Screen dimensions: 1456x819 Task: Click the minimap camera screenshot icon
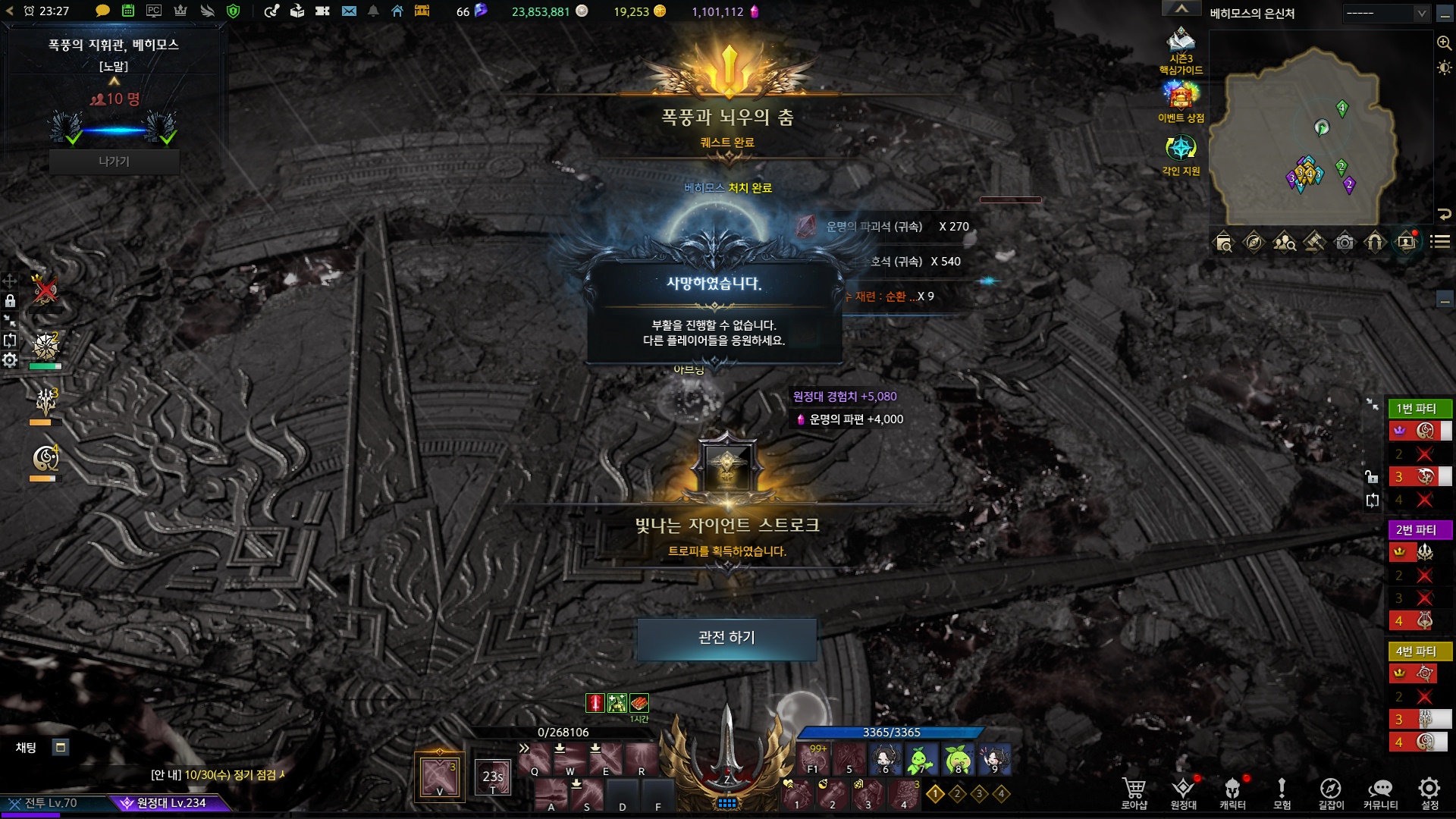pos(1345,242)
